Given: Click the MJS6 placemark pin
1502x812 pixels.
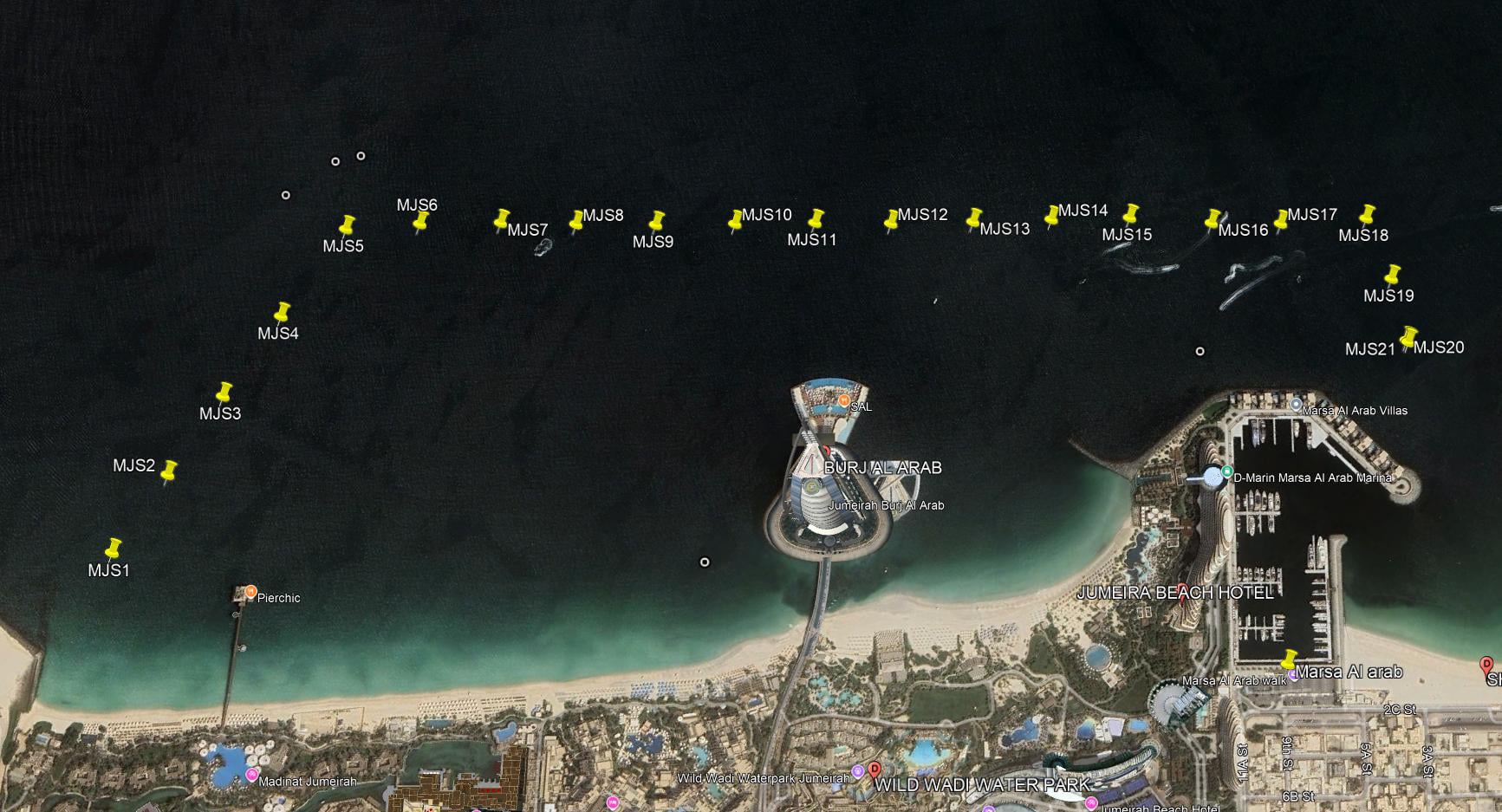Looking at the screenshot, I should coord(421,221).
